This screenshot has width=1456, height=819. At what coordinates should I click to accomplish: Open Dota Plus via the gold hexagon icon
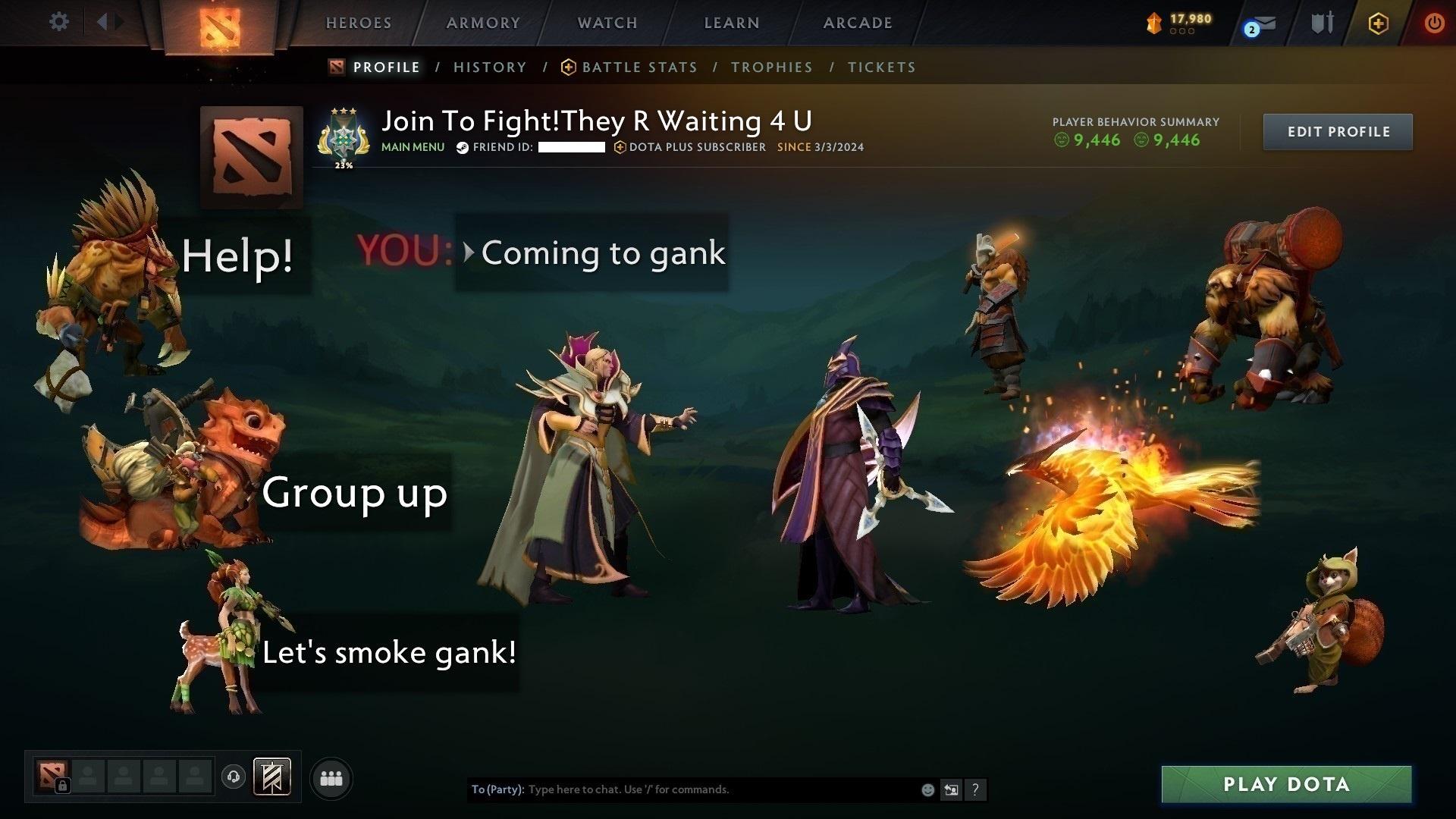click(1378, 24)
